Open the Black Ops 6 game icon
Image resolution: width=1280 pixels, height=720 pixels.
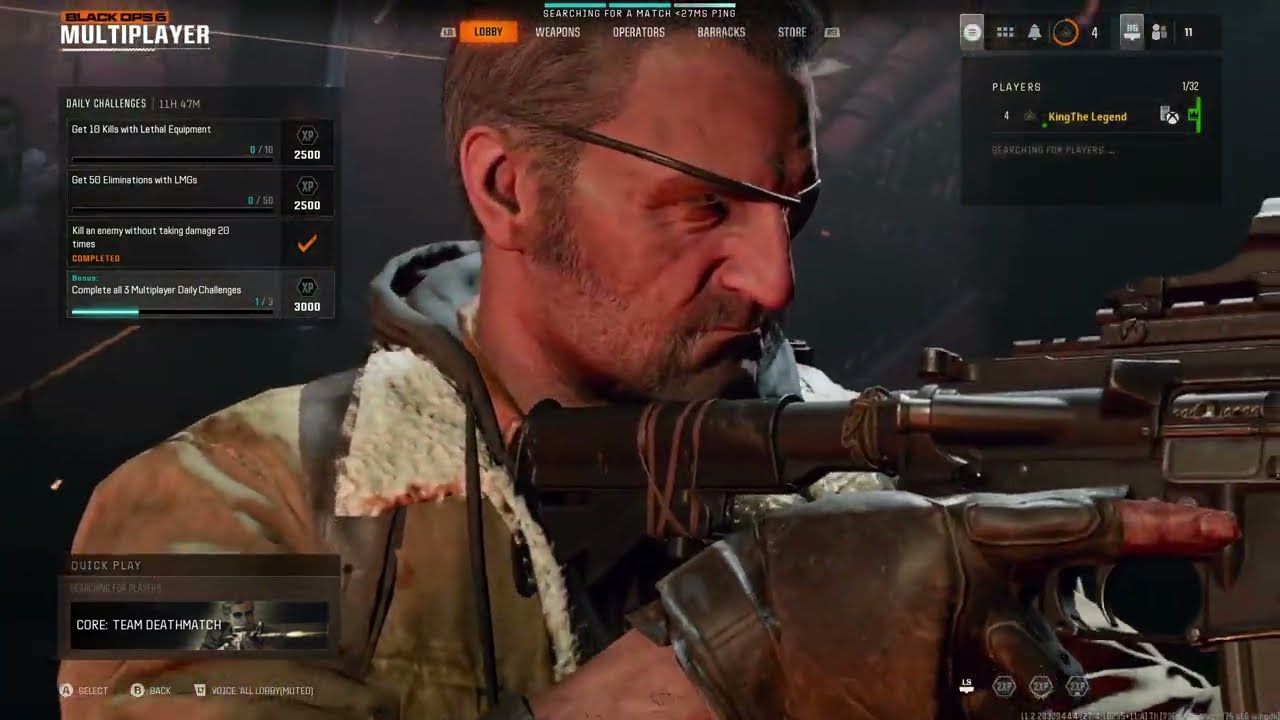point(1130,31)
